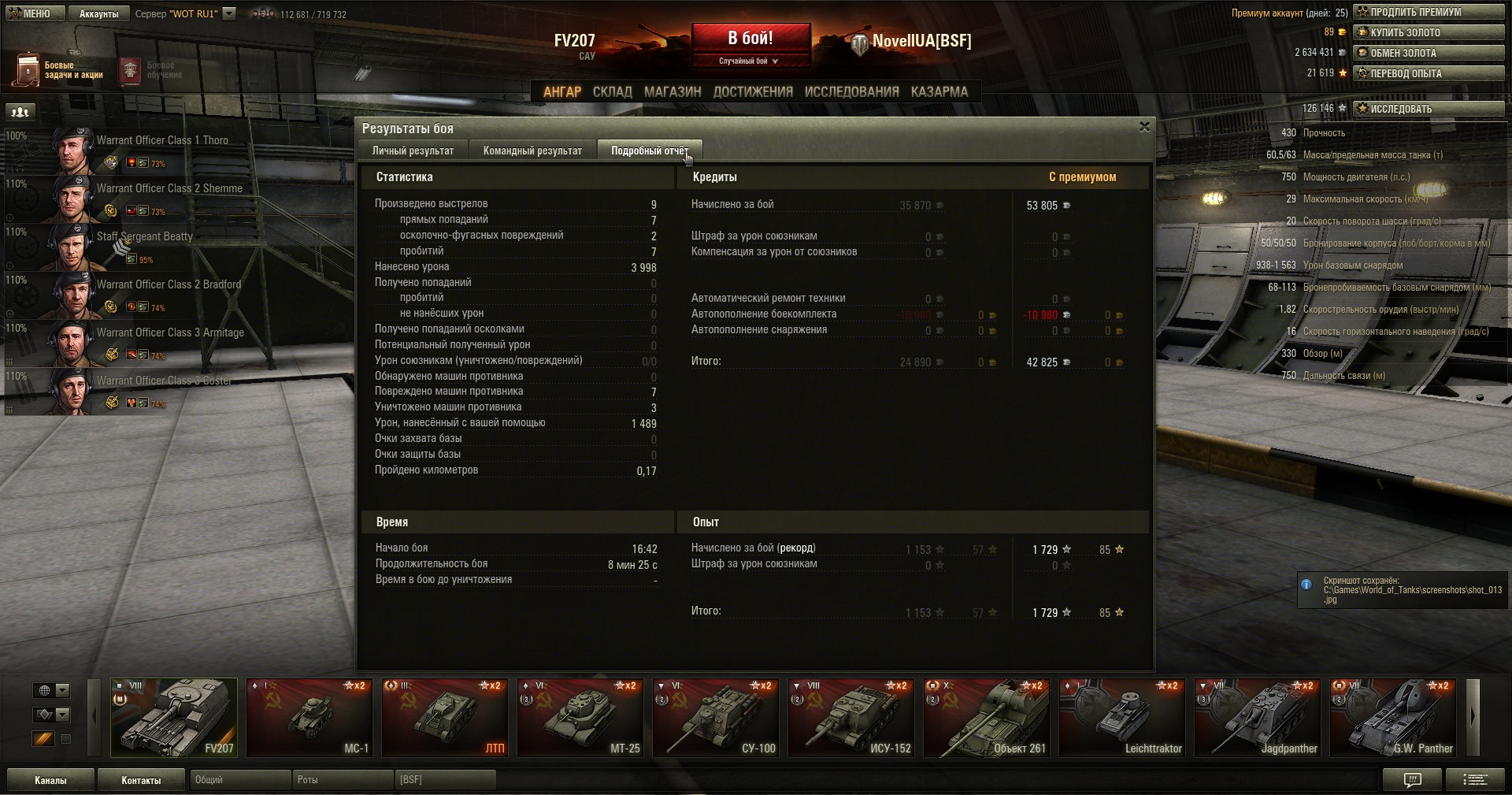Open the СКЛАД section
Screen dimensions: 1512x795
click(x=612, y=91)
